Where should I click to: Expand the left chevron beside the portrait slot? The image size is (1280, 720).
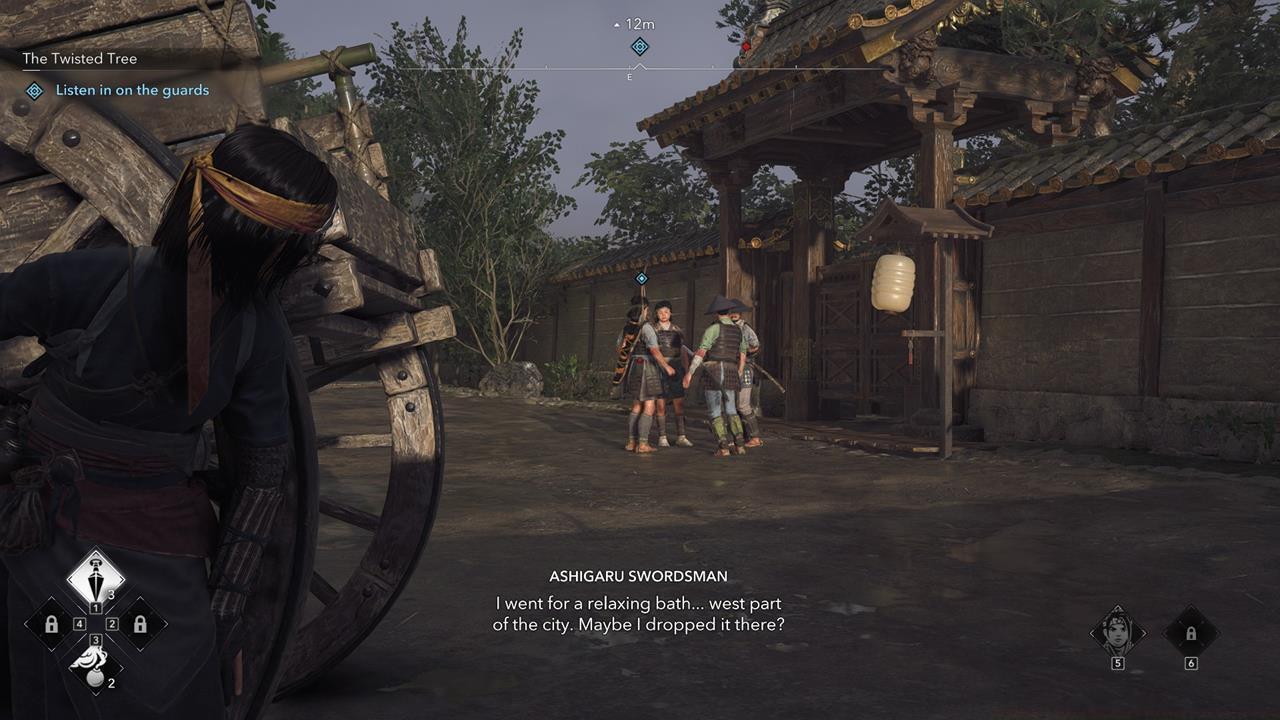(1093, 633)
